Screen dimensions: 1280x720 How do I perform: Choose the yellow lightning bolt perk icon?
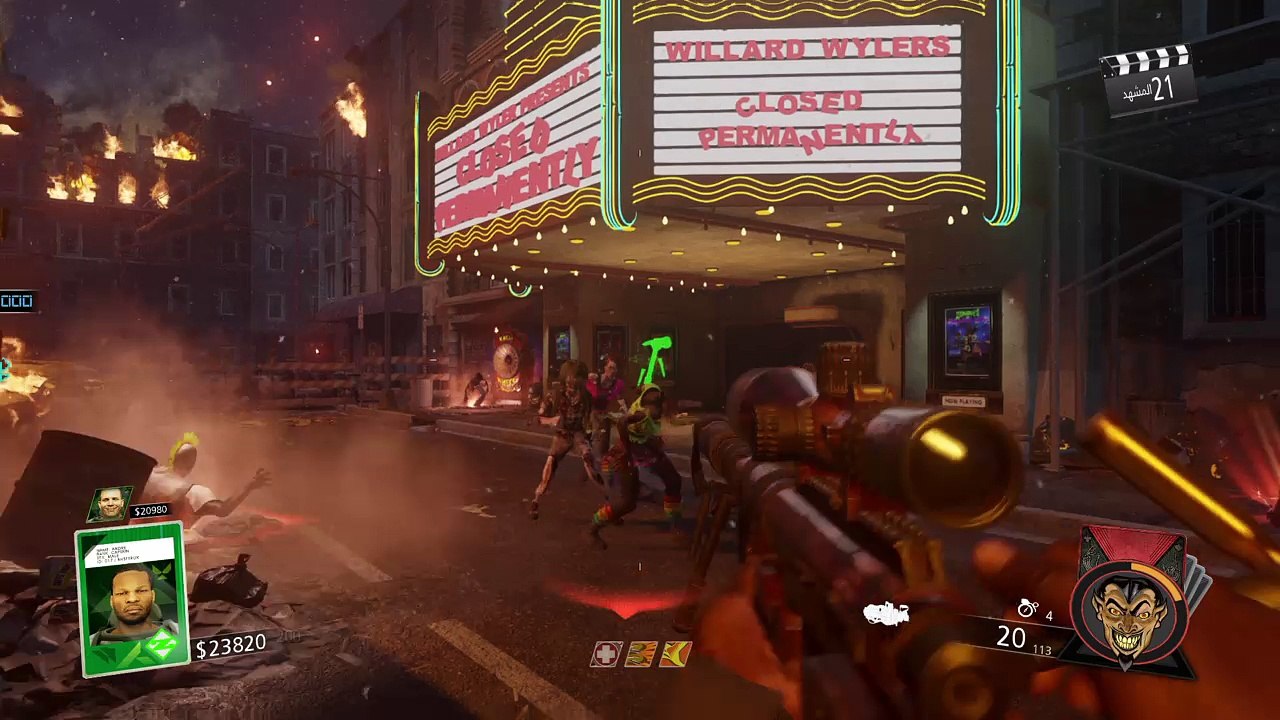point(677,654)
